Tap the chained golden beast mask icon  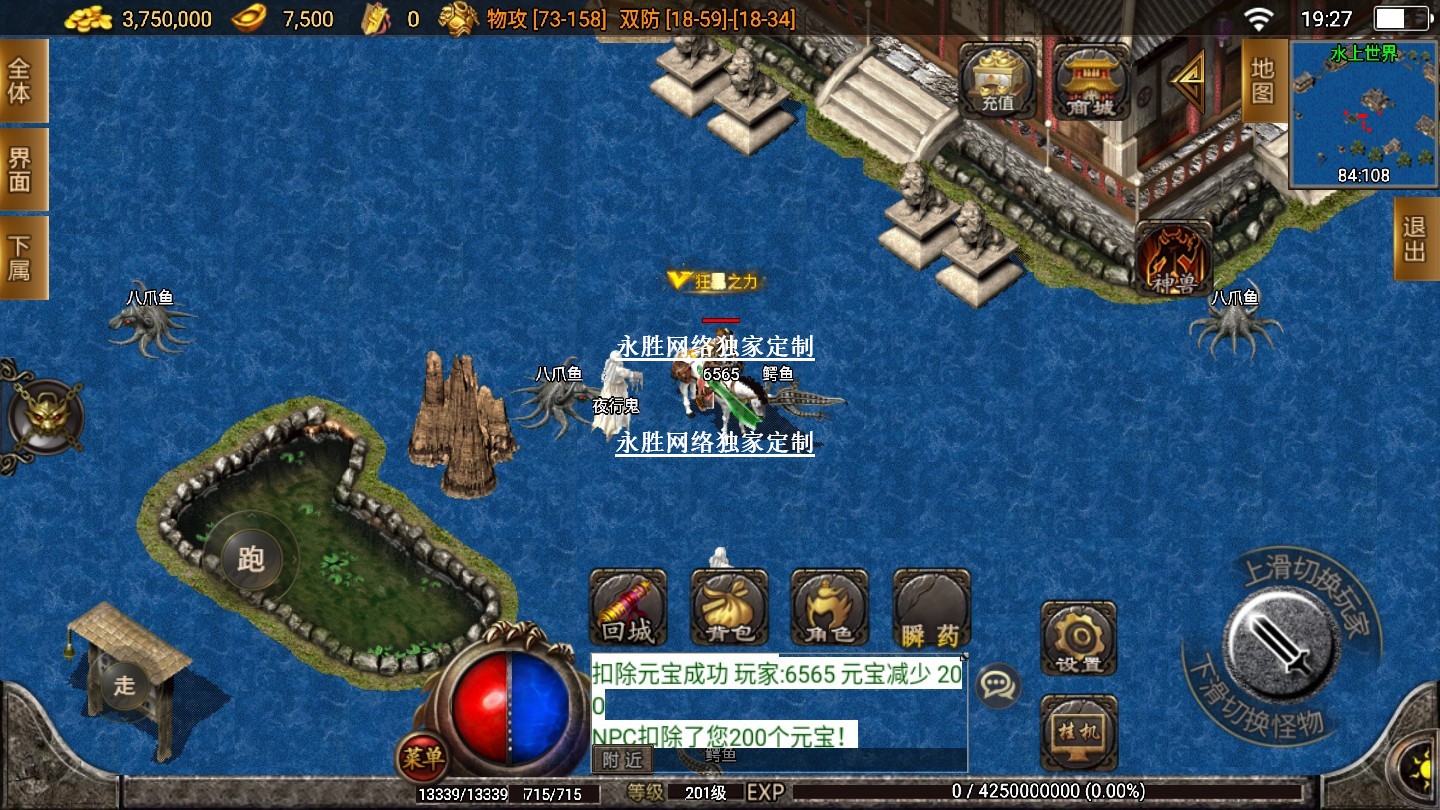coord(45,417)
